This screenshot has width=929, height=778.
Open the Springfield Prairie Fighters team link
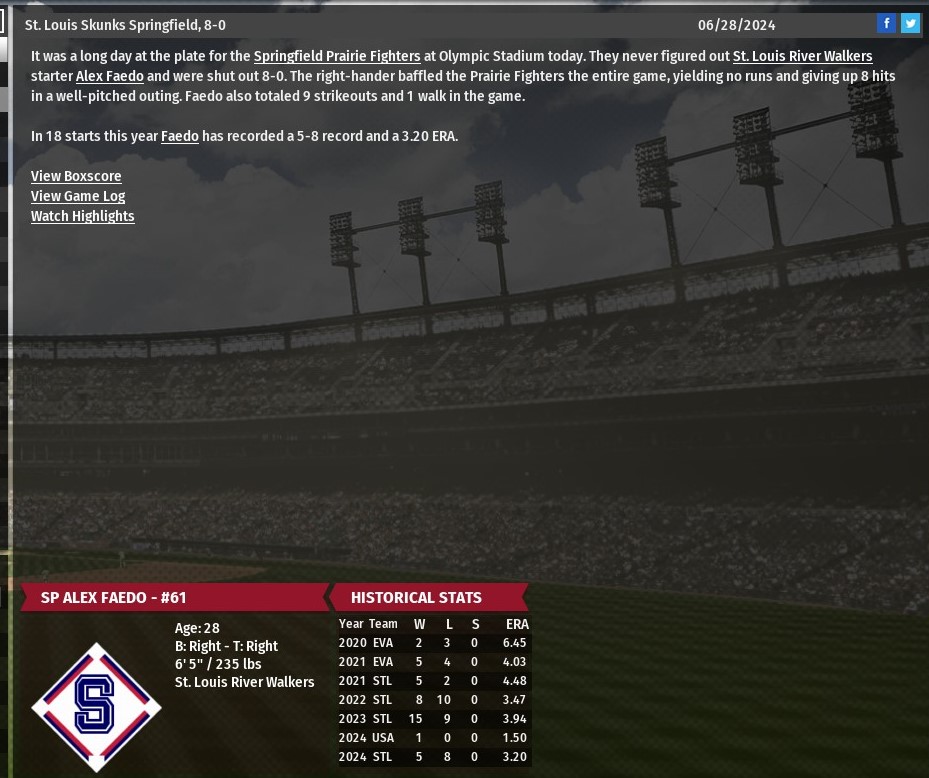(336, 56)
